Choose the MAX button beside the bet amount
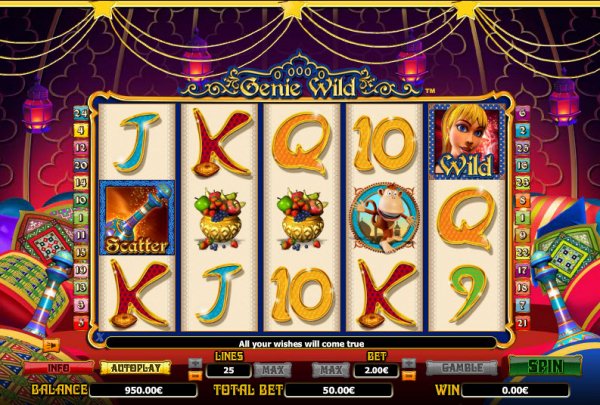 click(327, 370)
